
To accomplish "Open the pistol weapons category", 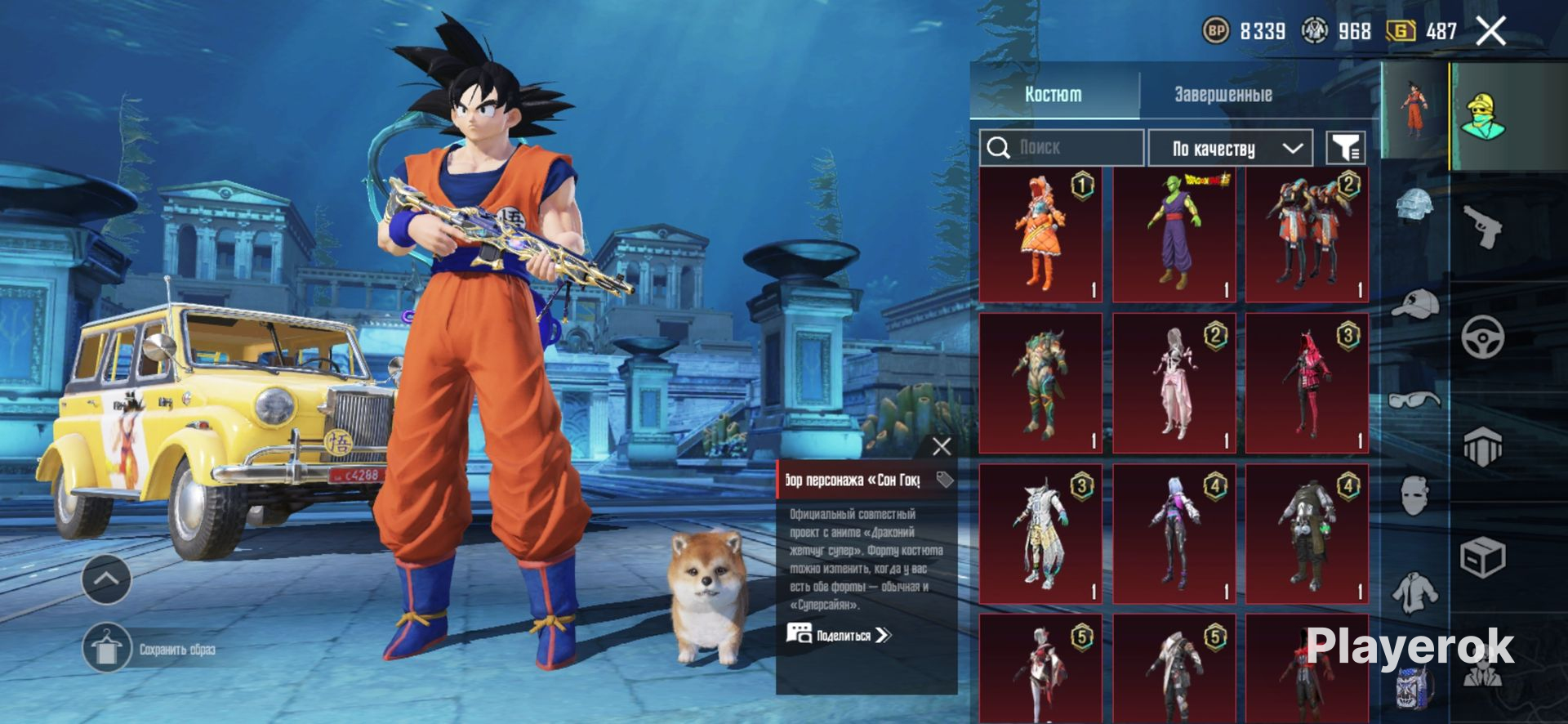I will pyautogui.click(x=1482, y=226).
